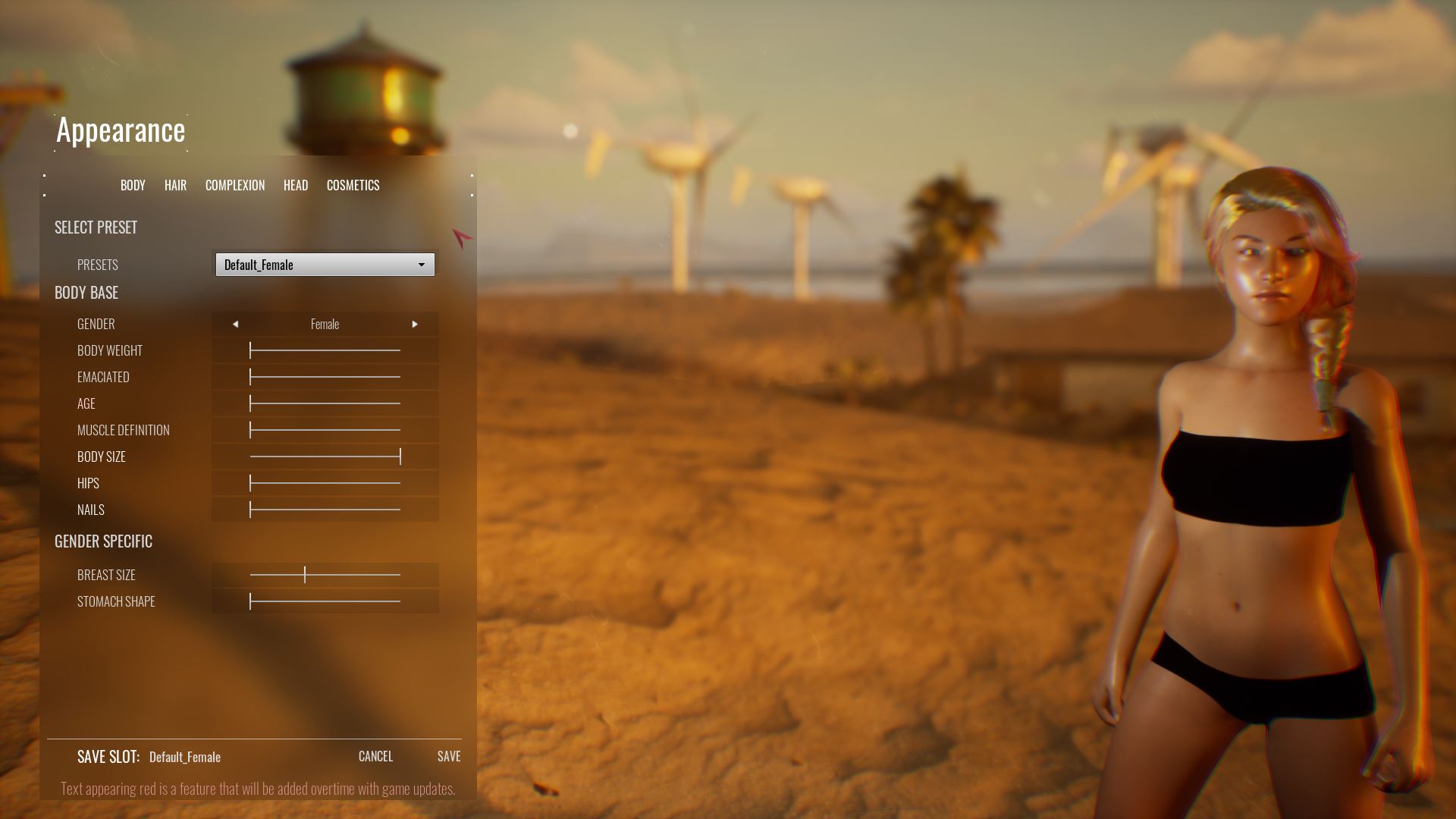This screenshot has height=819, width=1456.
Task: Select the Complexion tab
Action: pos(235,185)
